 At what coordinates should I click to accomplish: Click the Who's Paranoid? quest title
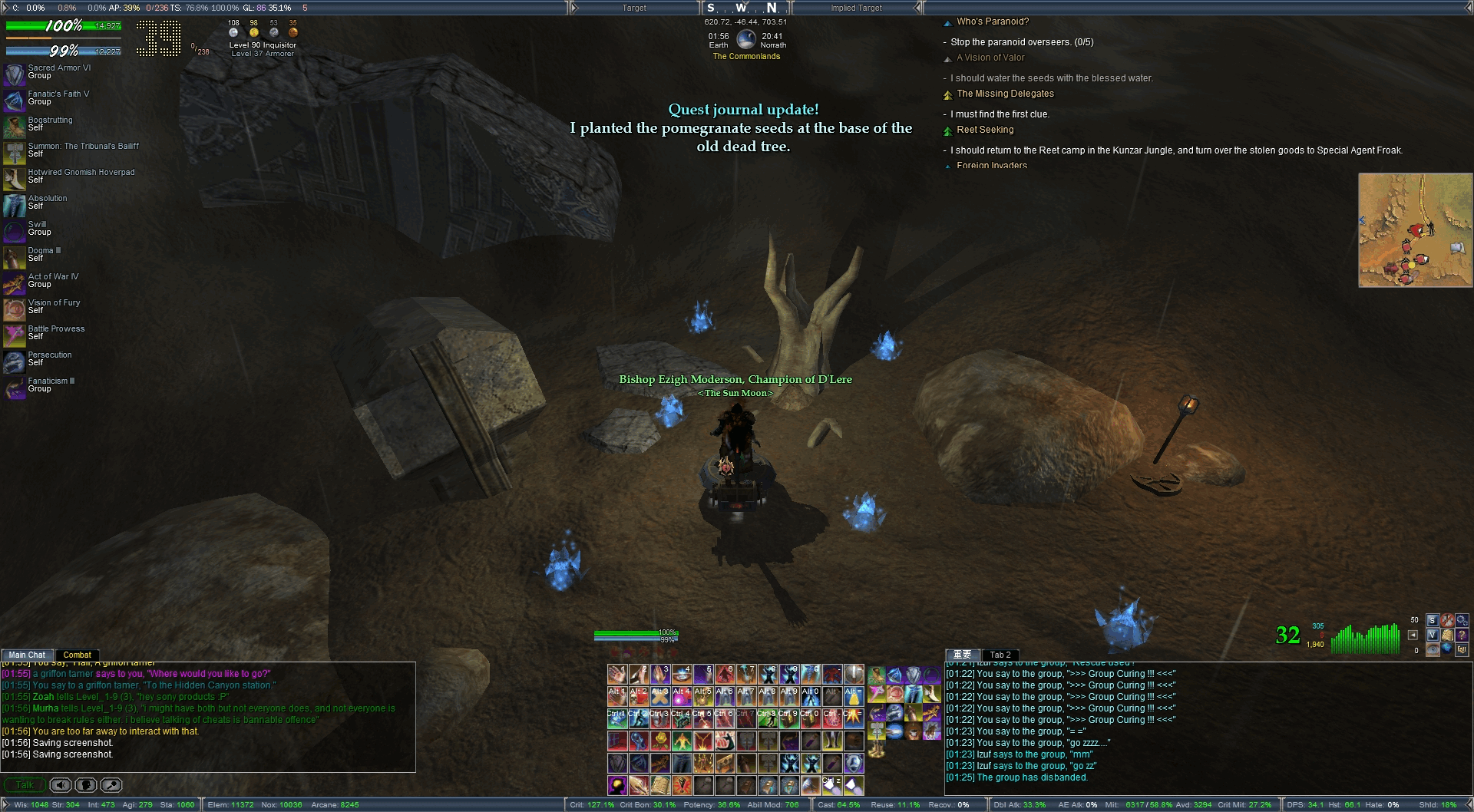point(993,21)
